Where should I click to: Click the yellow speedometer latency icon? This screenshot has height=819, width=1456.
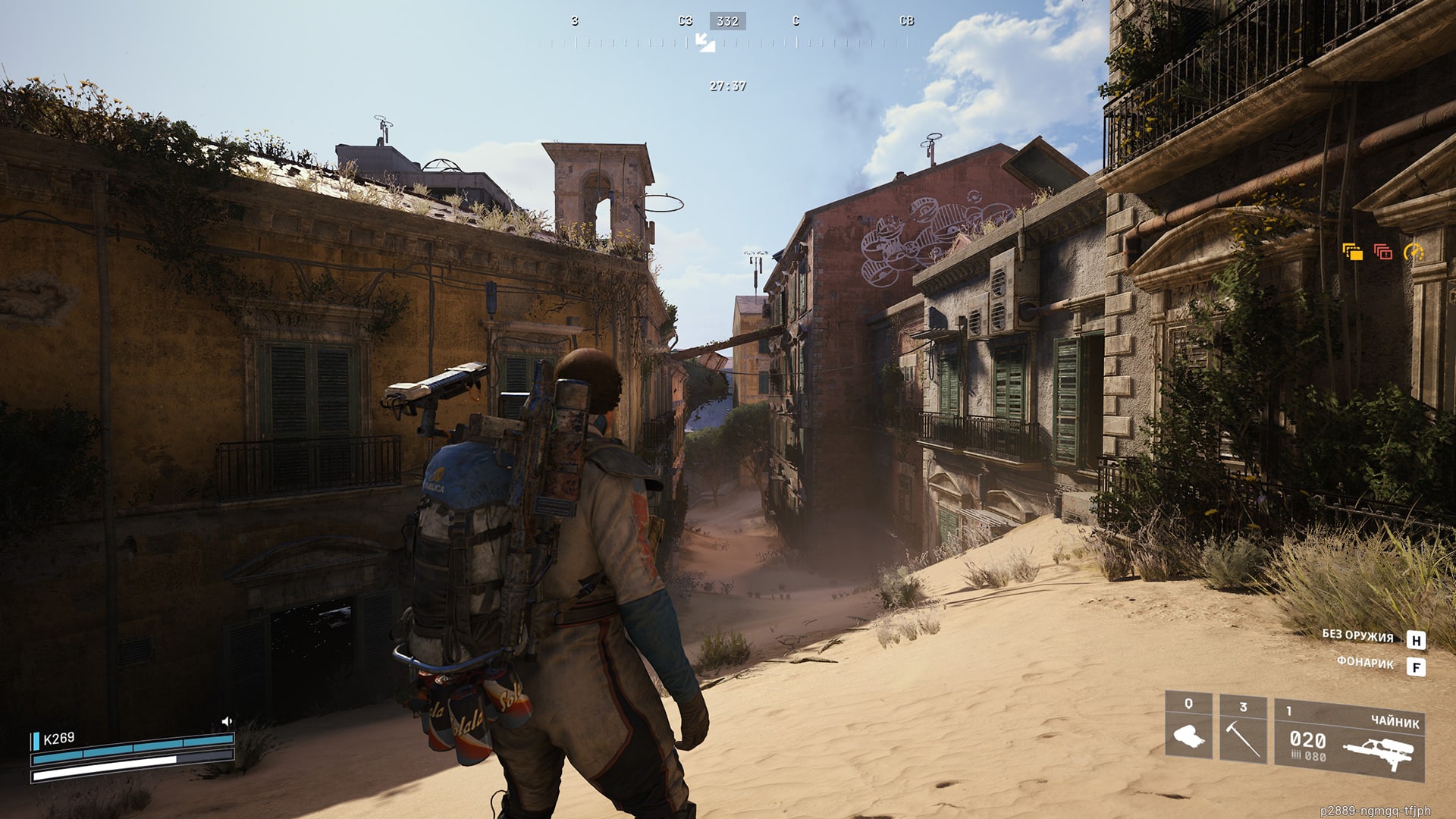(x=1413, y=252)
